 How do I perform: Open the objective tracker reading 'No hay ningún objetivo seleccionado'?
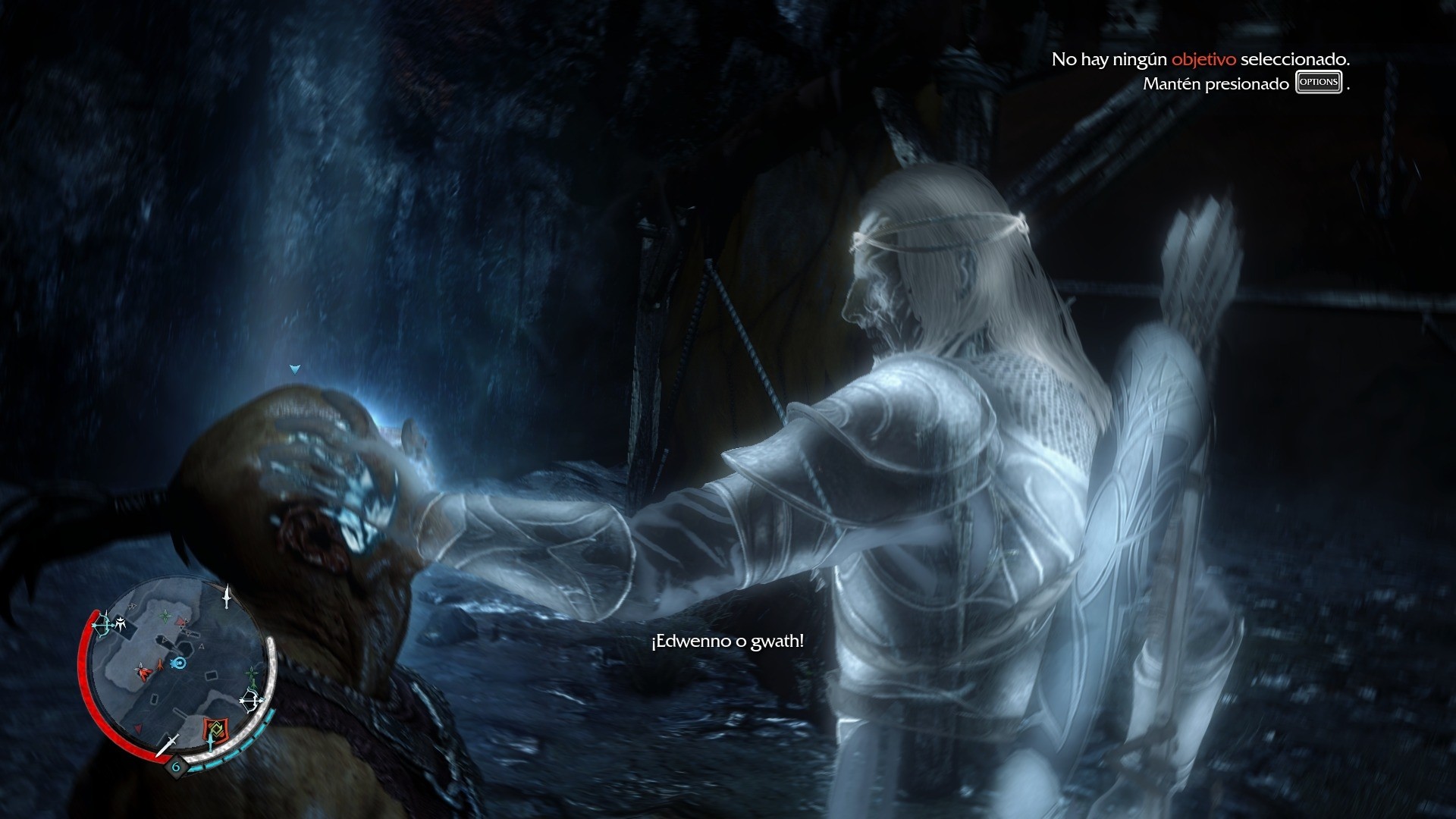(x=1200, y=59)
